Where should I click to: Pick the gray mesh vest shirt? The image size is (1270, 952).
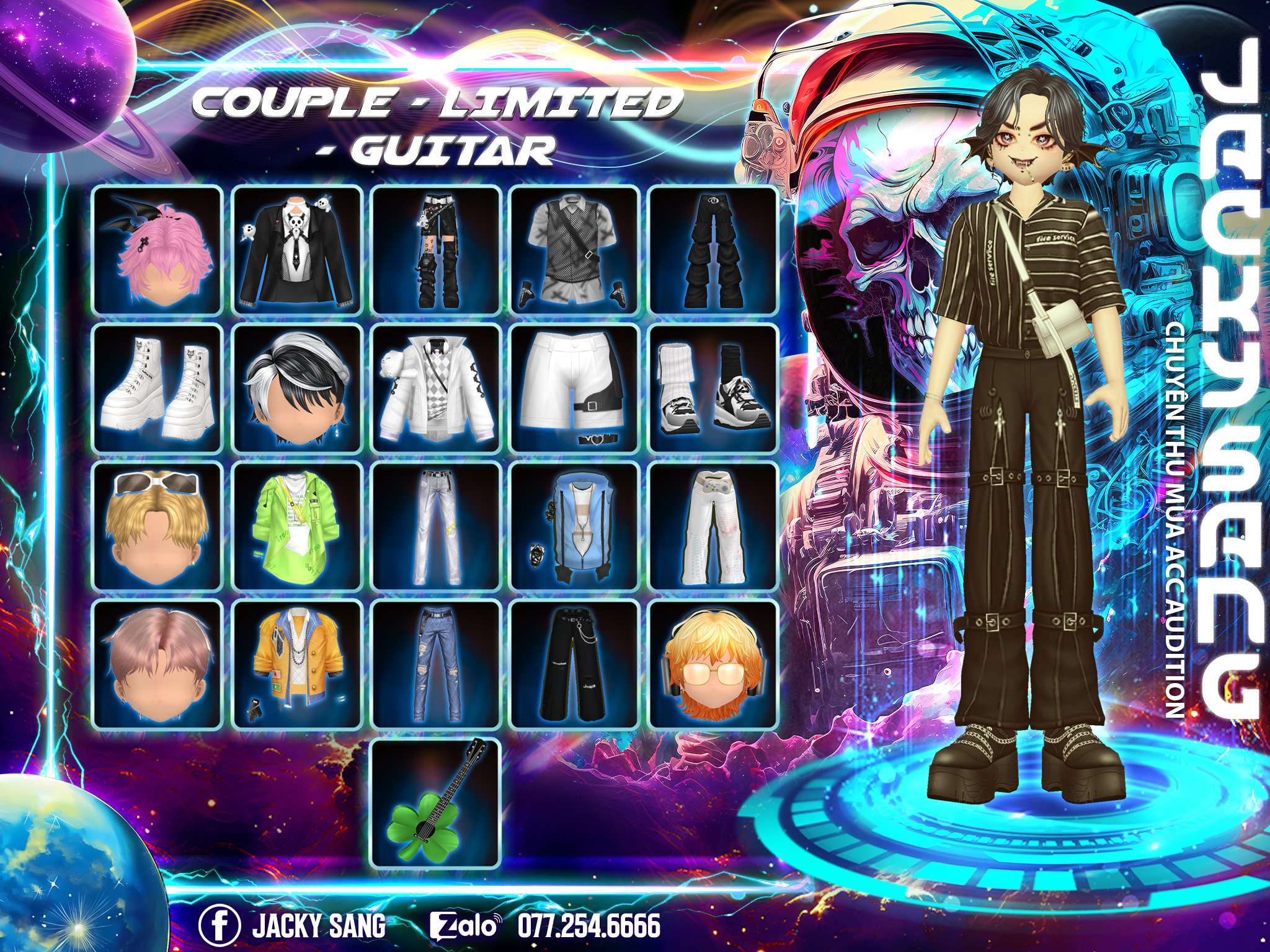575,250
